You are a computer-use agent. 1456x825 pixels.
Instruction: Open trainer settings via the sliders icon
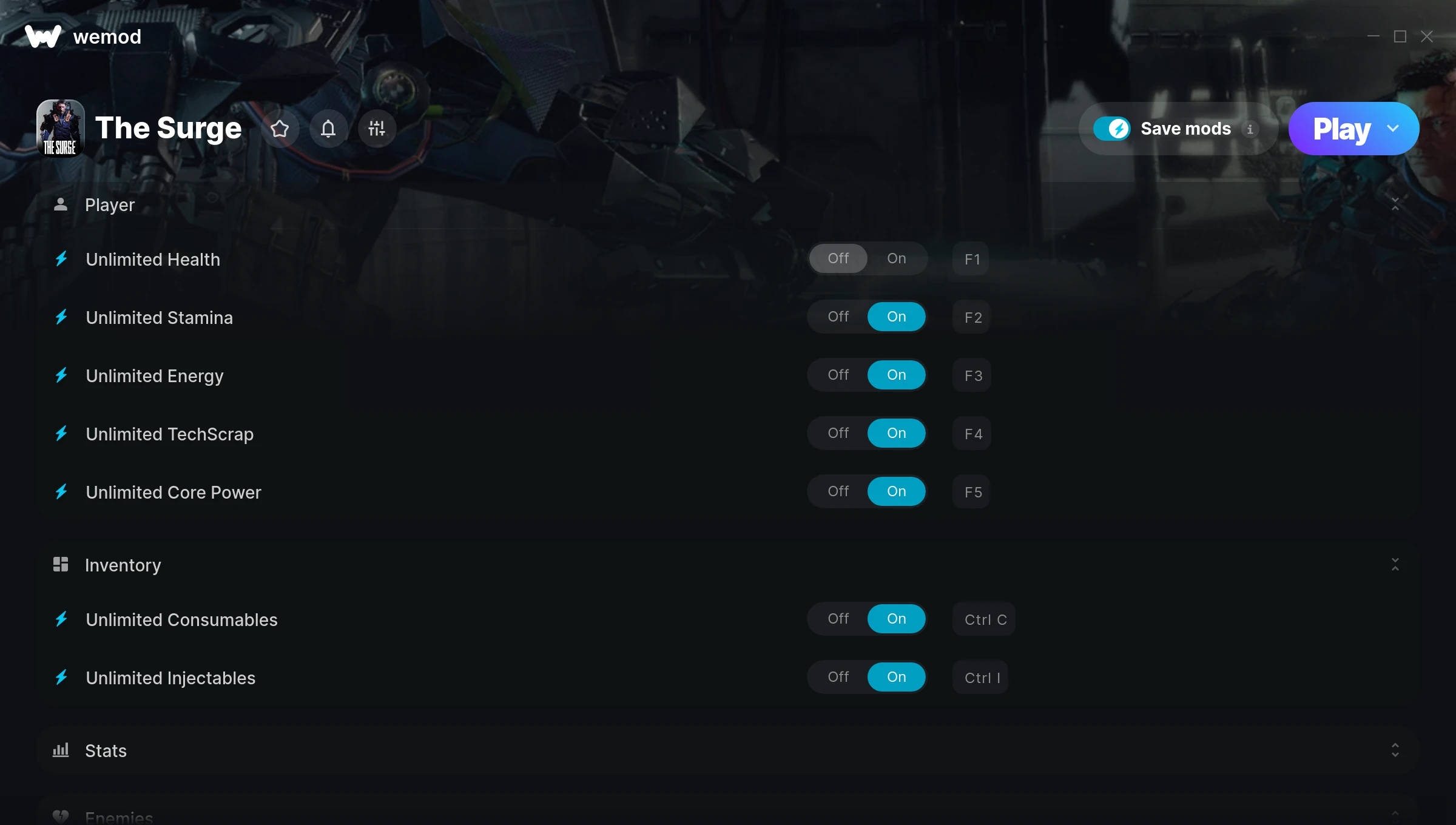click(x=377, y=129)
